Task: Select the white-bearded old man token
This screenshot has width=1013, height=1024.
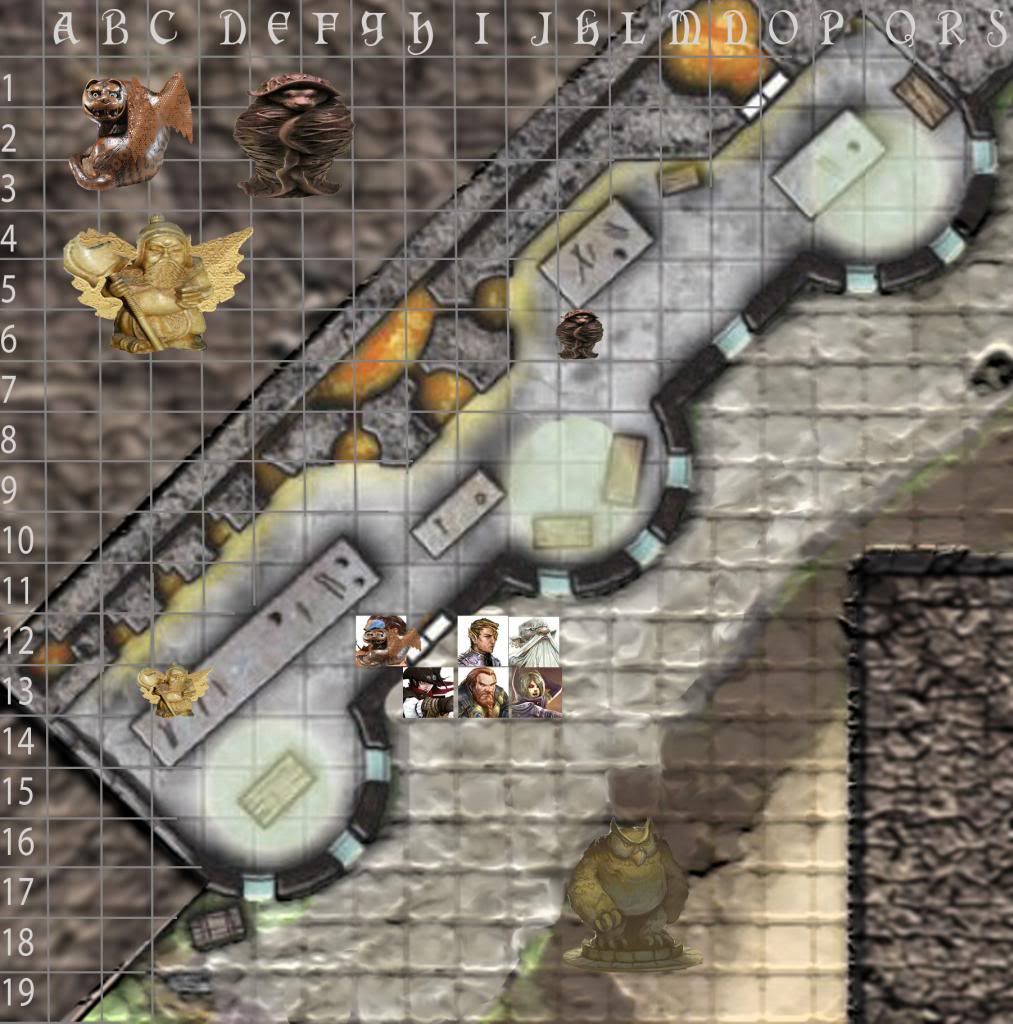Action: (x=534, y=641)
